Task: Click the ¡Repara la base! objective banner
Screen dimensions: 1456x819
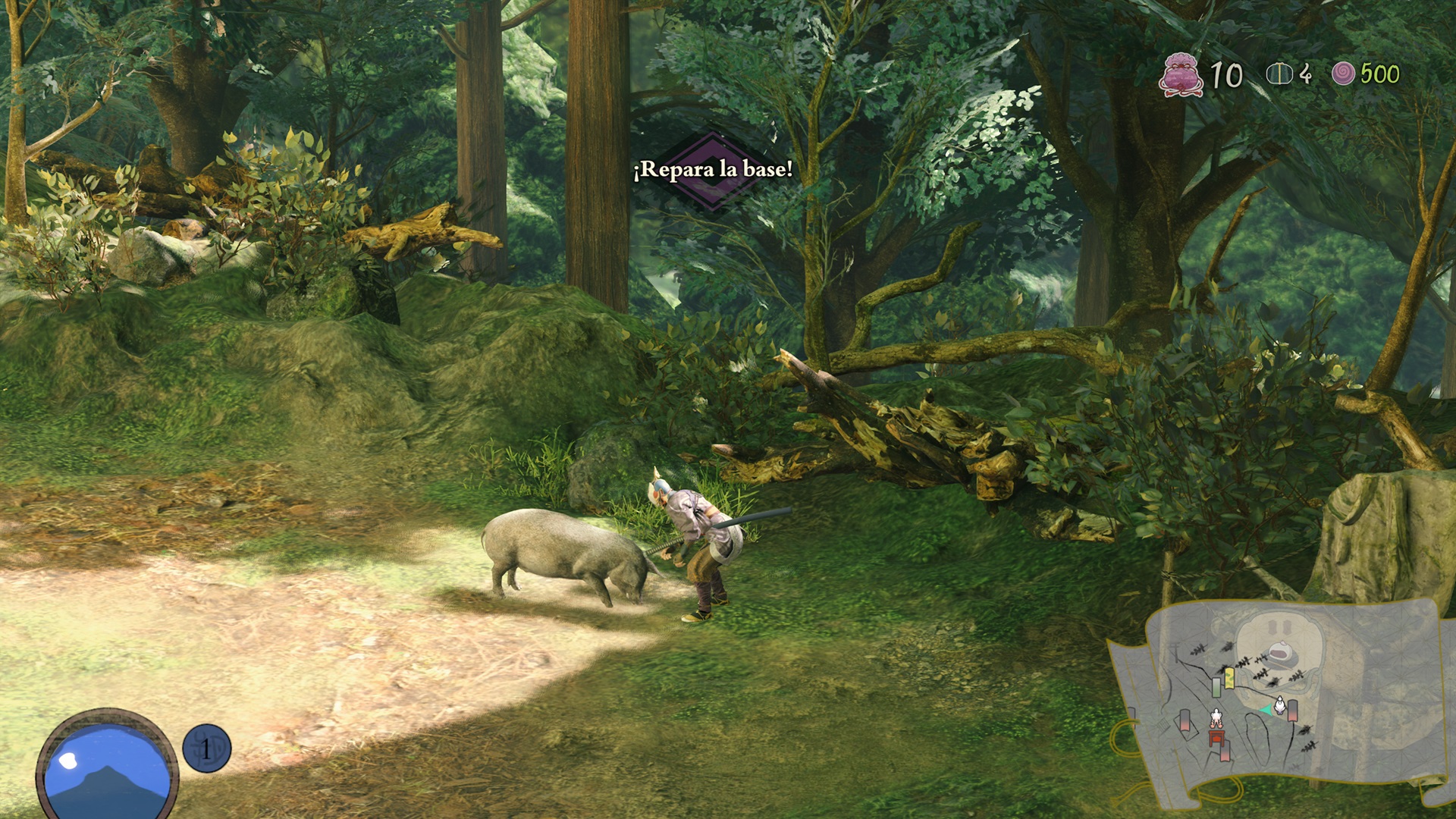Action: click(713, 169)
